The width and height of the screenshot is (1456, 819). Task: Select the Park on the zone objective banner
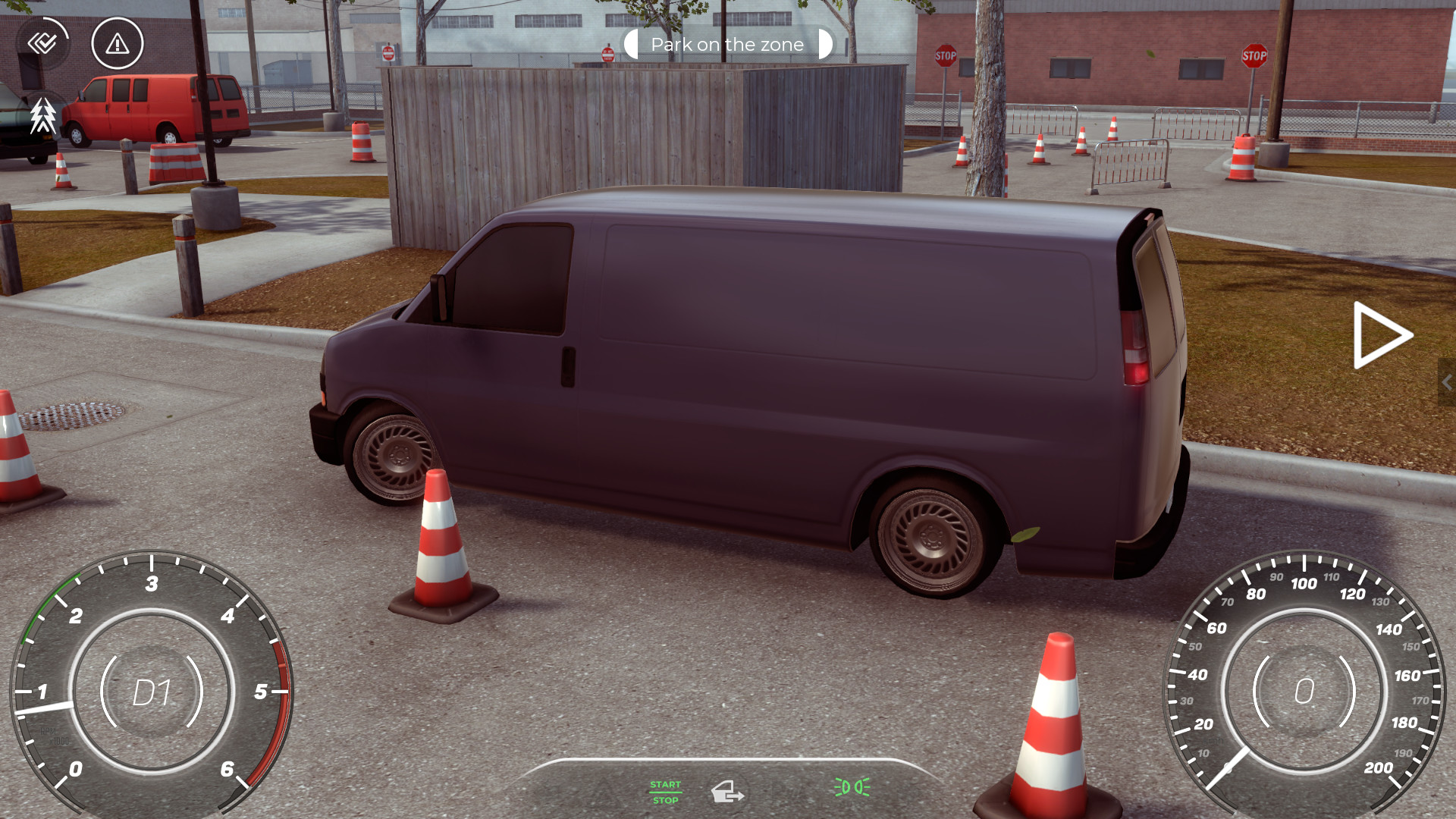pos(726,44)
